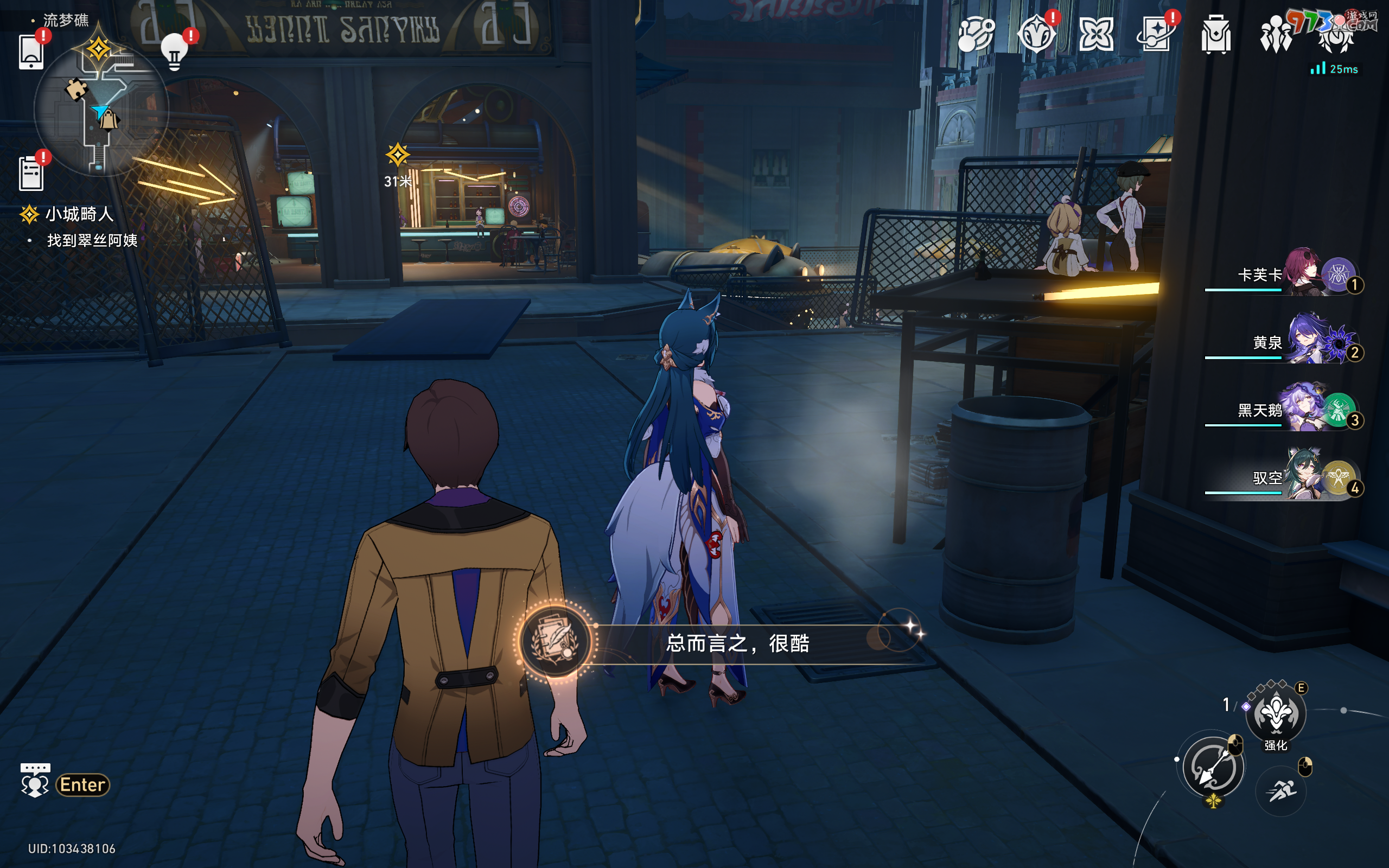Open the phone menu icon
The image size is (1389, 868).
click(31, 52)
